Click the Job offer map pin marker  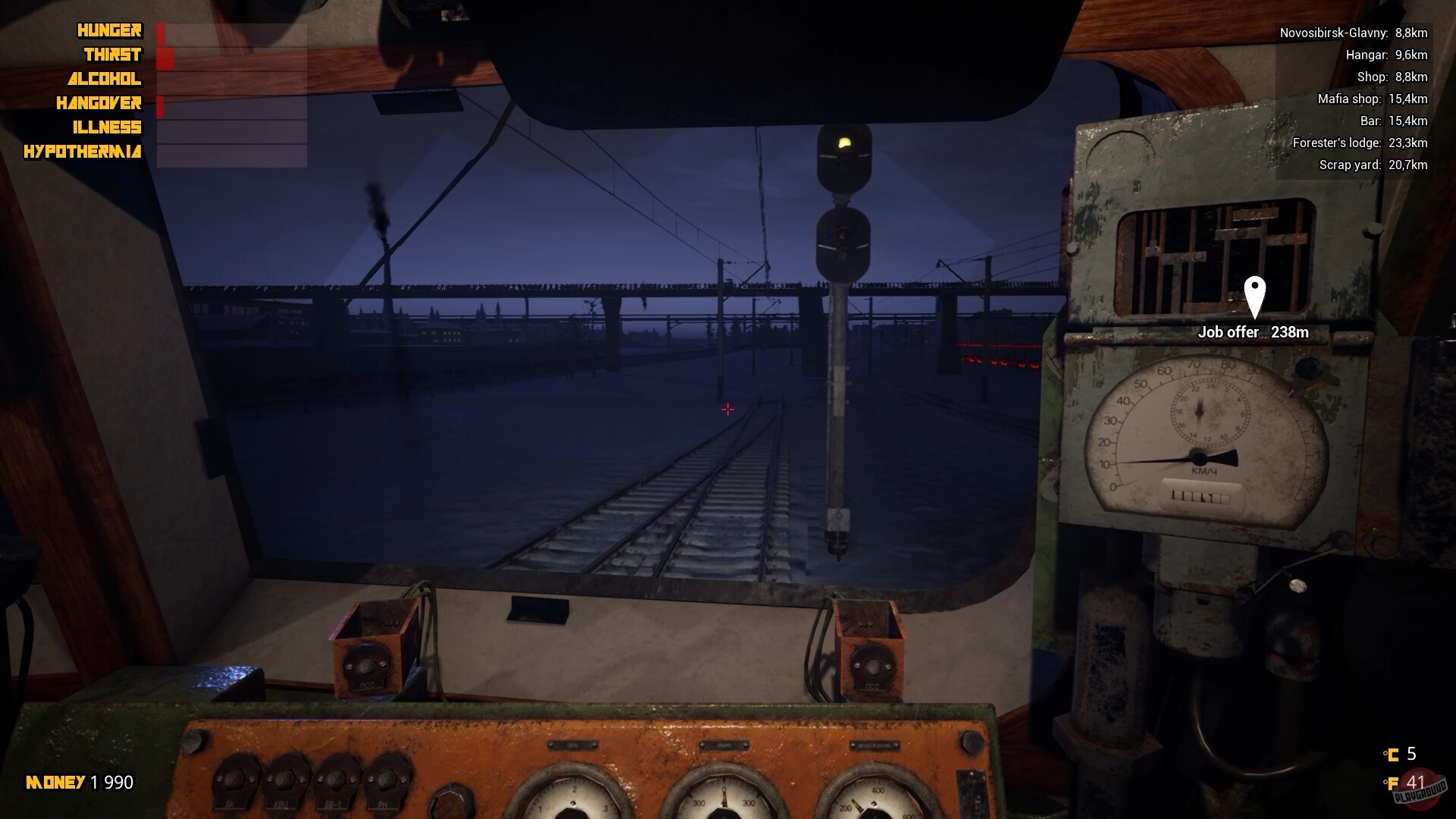pos(1254,297)
